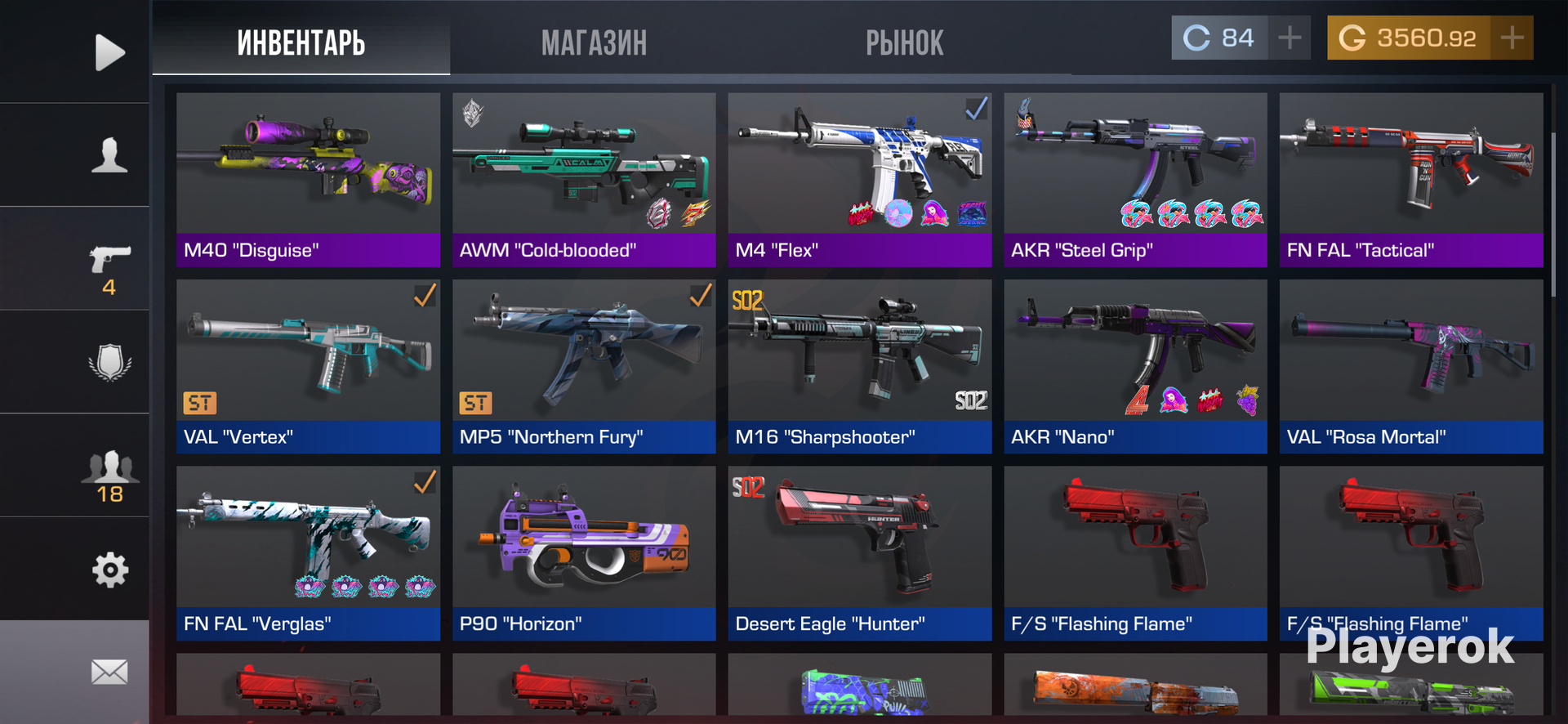1568x724 pixels.
Task: Select the FN FAL "Tactical" skin
Action: (1411, 180)
